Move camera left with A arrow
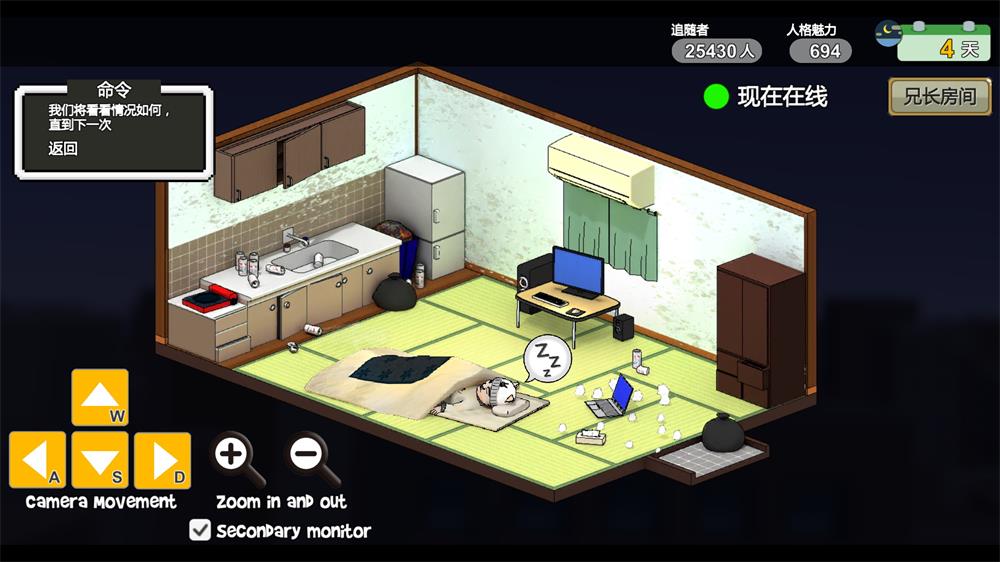The height and width of the screenshot is (562, 1000). tap(38, 460)
